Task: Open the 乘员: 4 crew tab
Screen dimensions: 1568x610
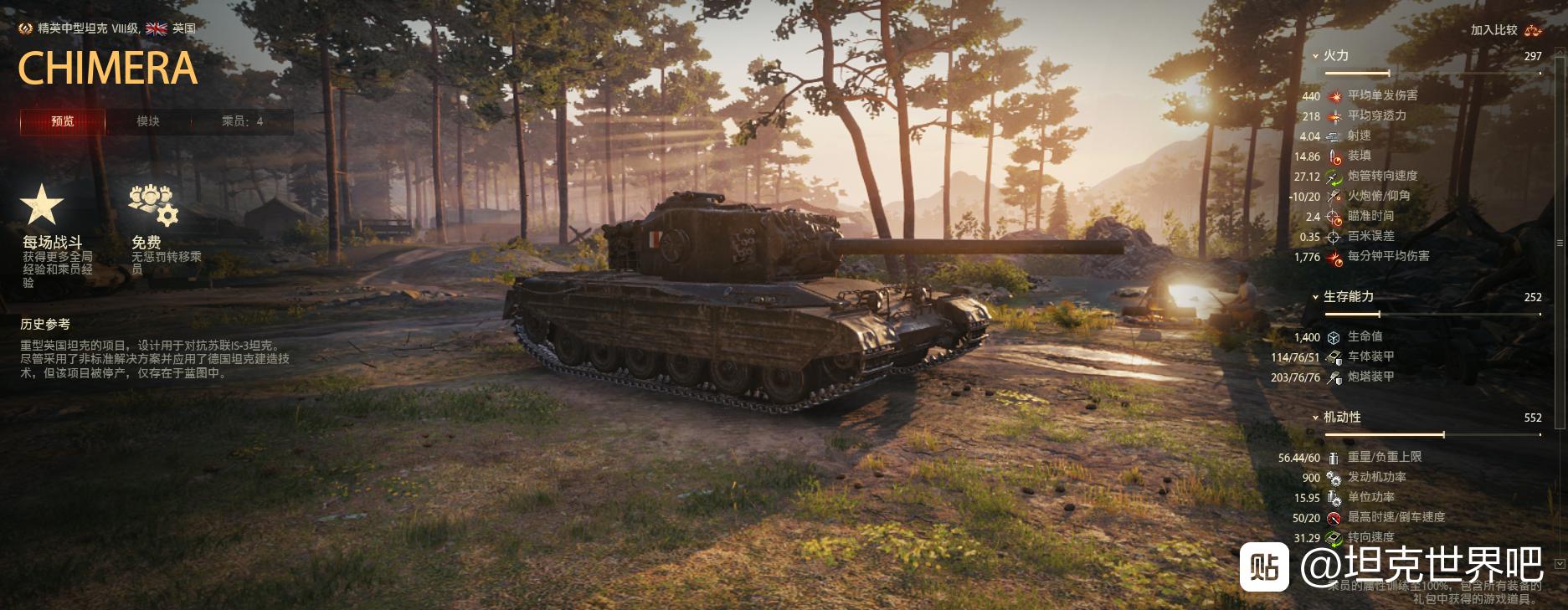Action: (x=242, y=121)
